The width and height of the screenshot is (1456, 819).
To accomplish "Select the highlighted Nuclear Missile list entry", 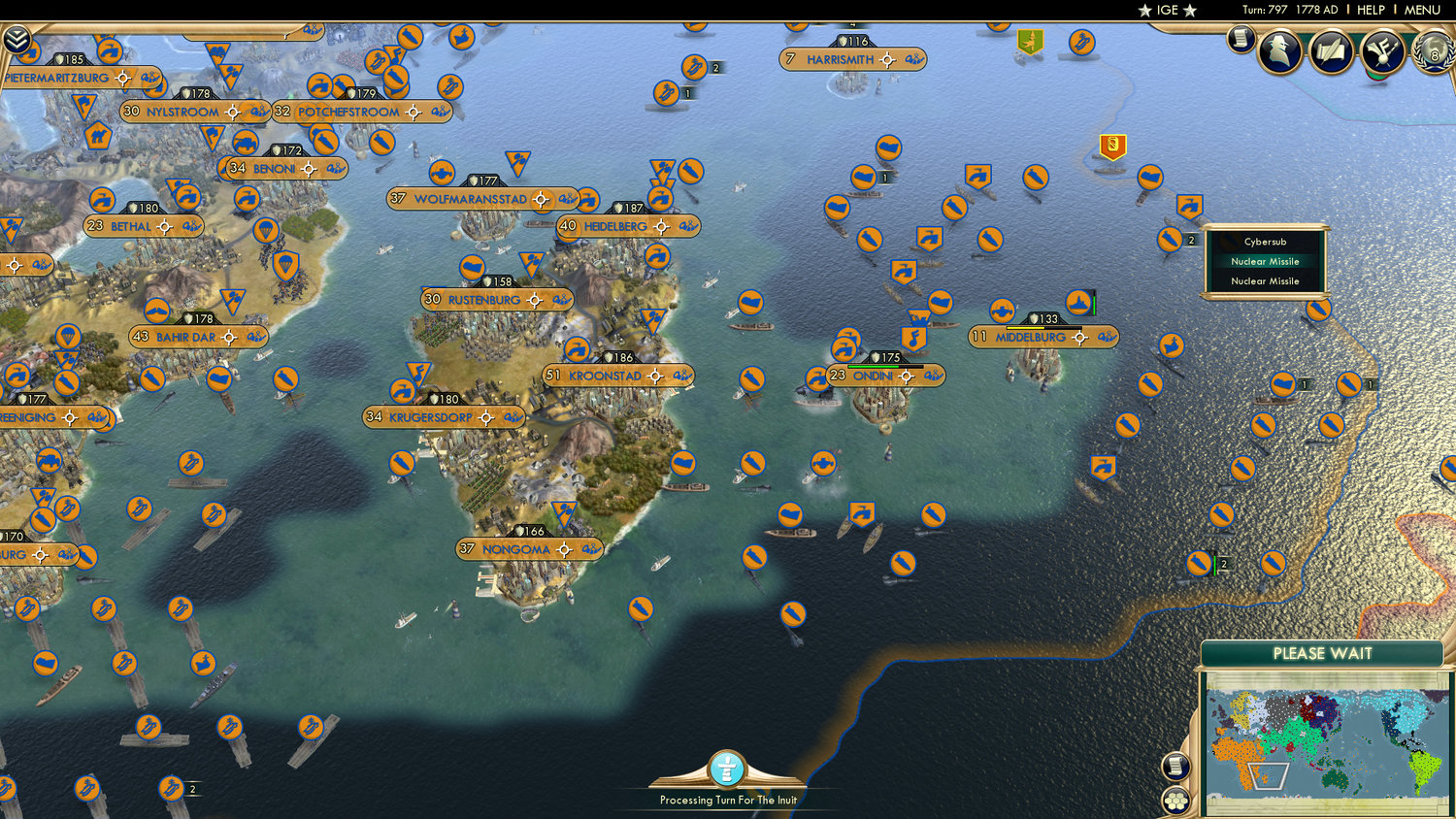I will [1264, 261].
